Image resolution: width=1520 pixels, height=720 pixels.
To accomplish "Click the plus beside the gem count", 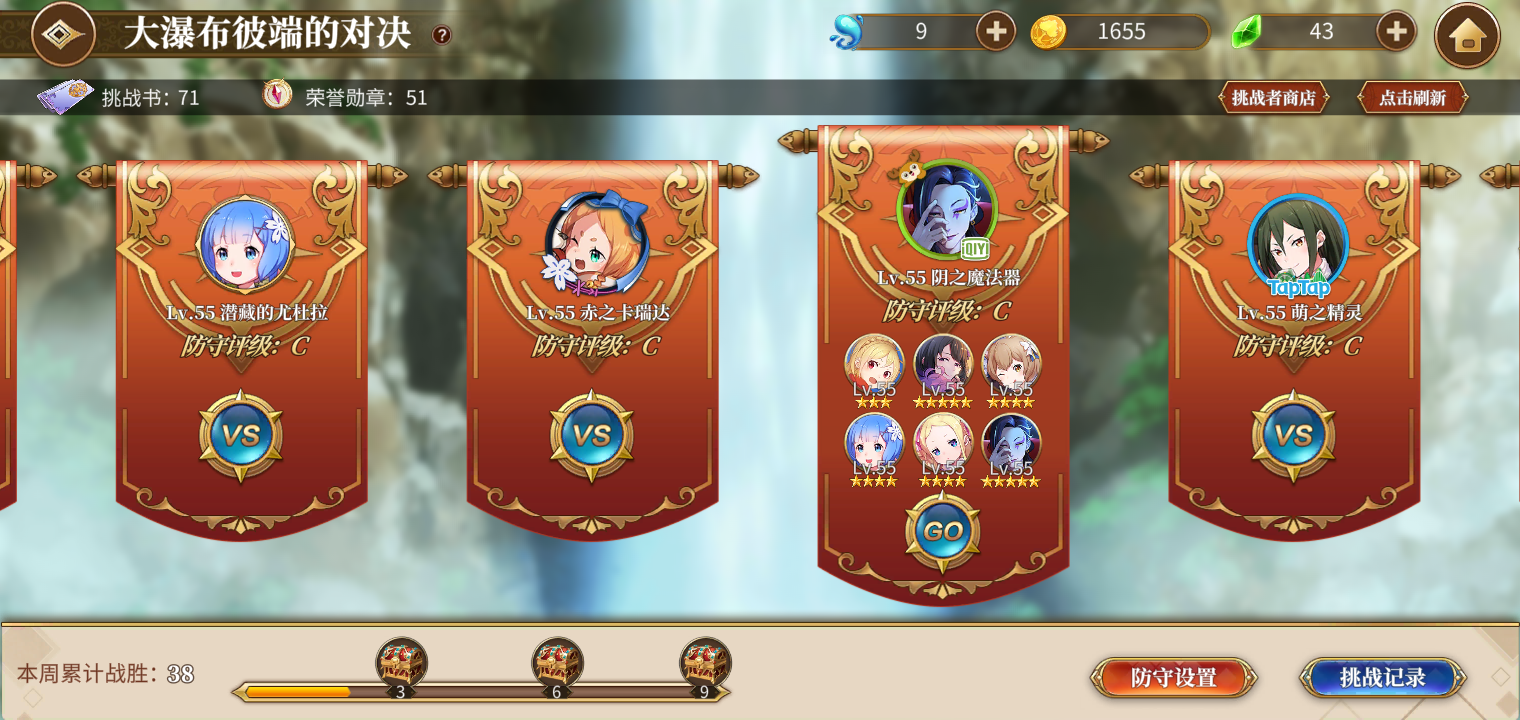I will pos(1398,31).
